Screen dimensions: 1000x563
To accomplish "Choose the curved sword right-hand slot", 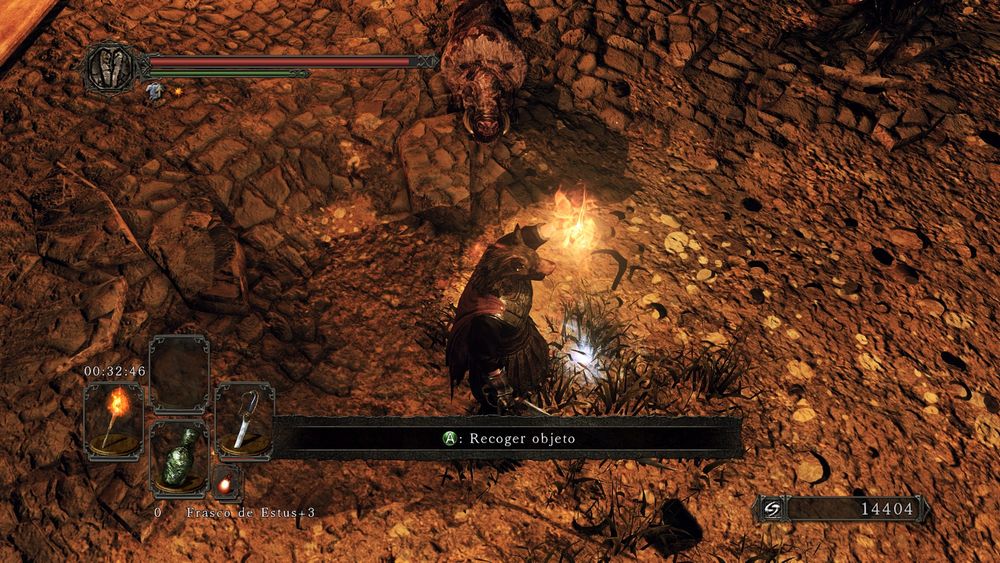I will 244,420.
